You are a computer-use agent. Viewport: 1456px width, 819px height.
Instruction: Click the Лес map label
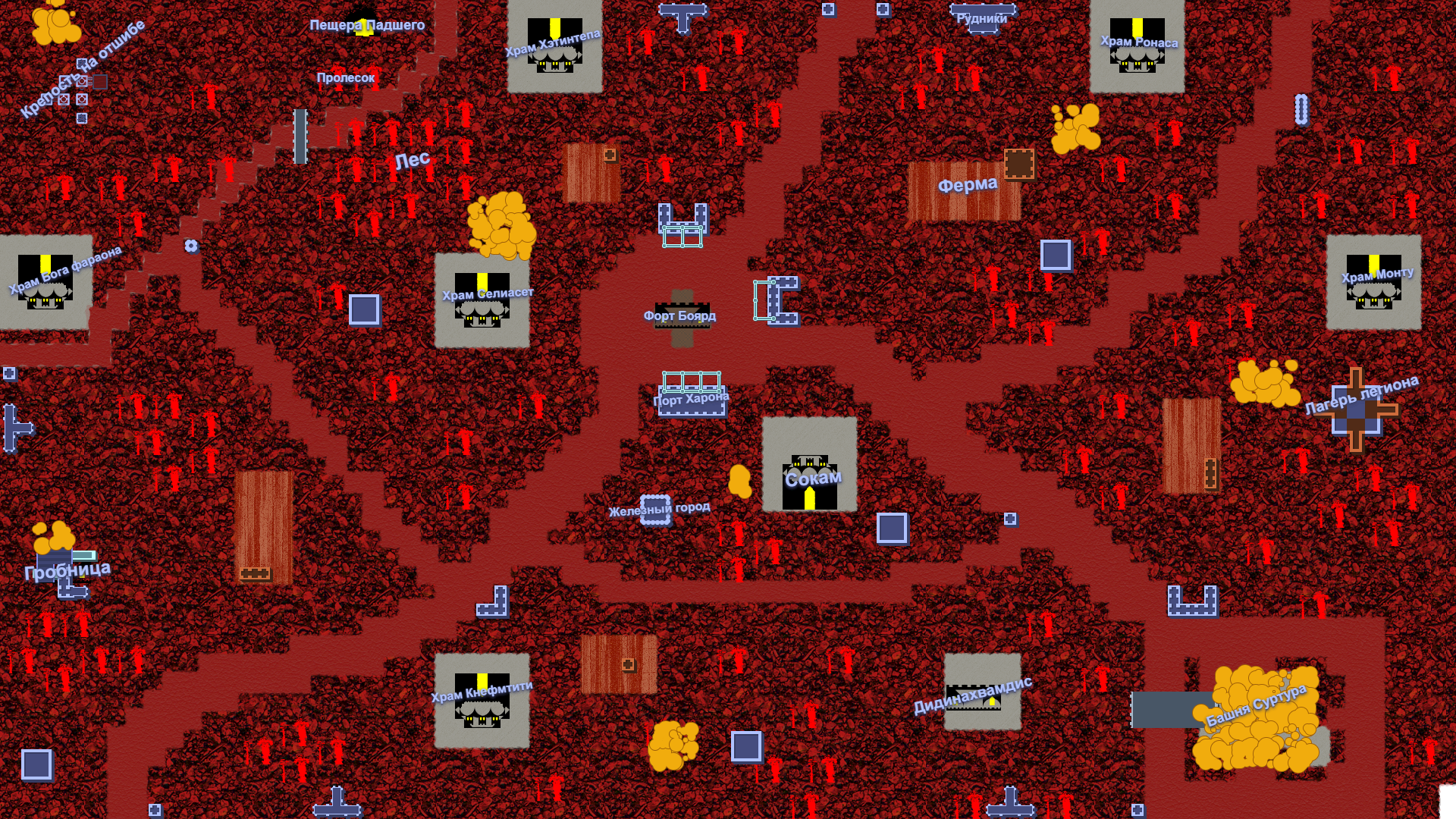coord(413,160)
